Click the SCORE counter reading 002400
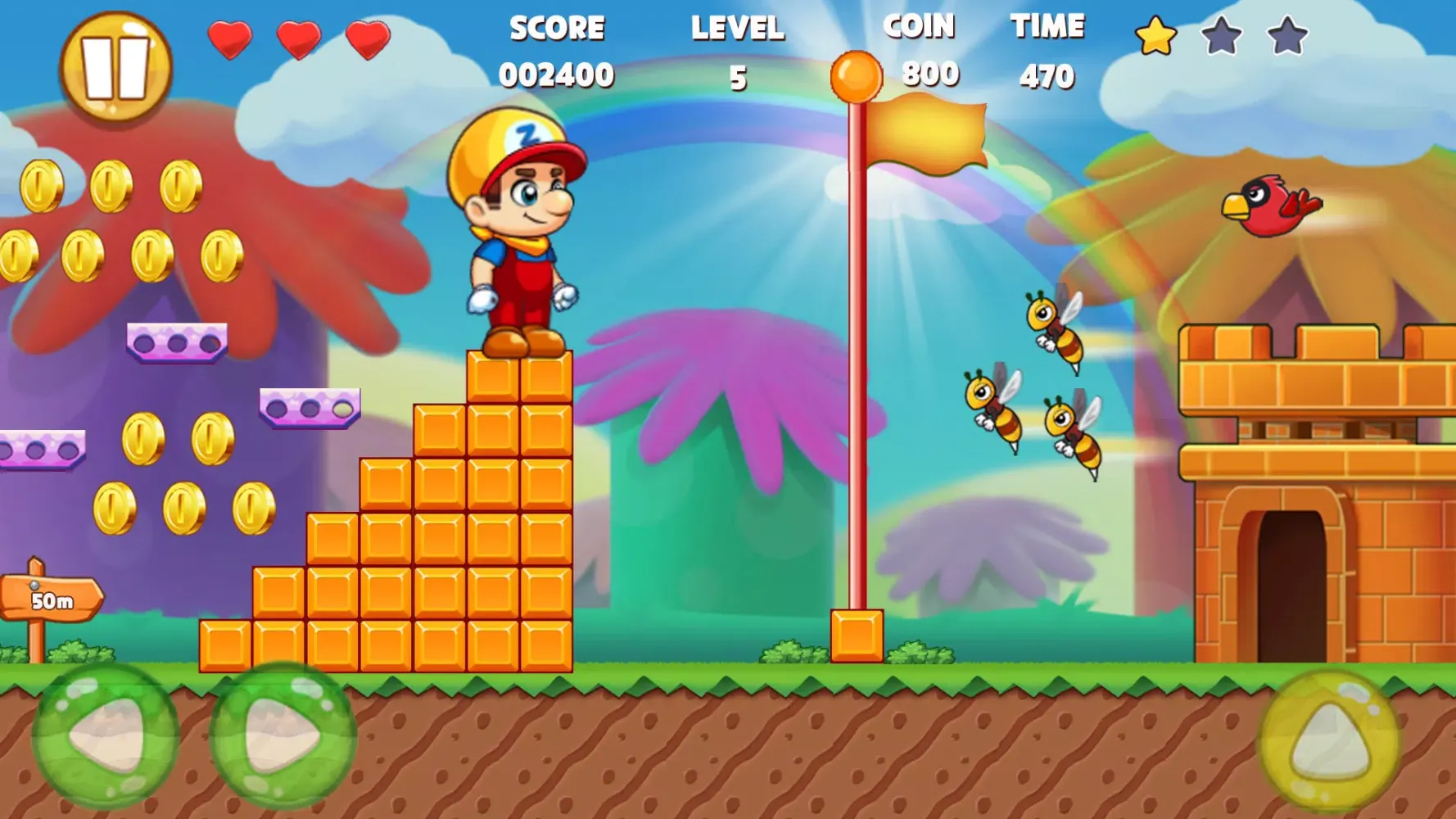 555,76
